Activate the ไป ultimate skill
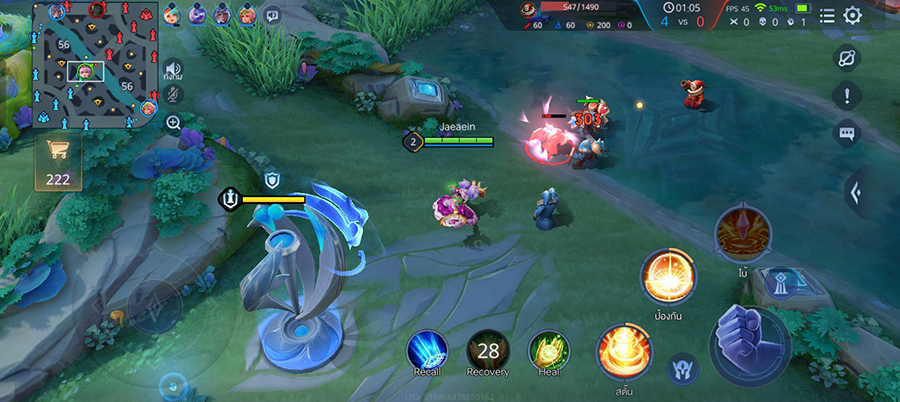Screen dimensions: 900x402 click(x=742, y=232)
